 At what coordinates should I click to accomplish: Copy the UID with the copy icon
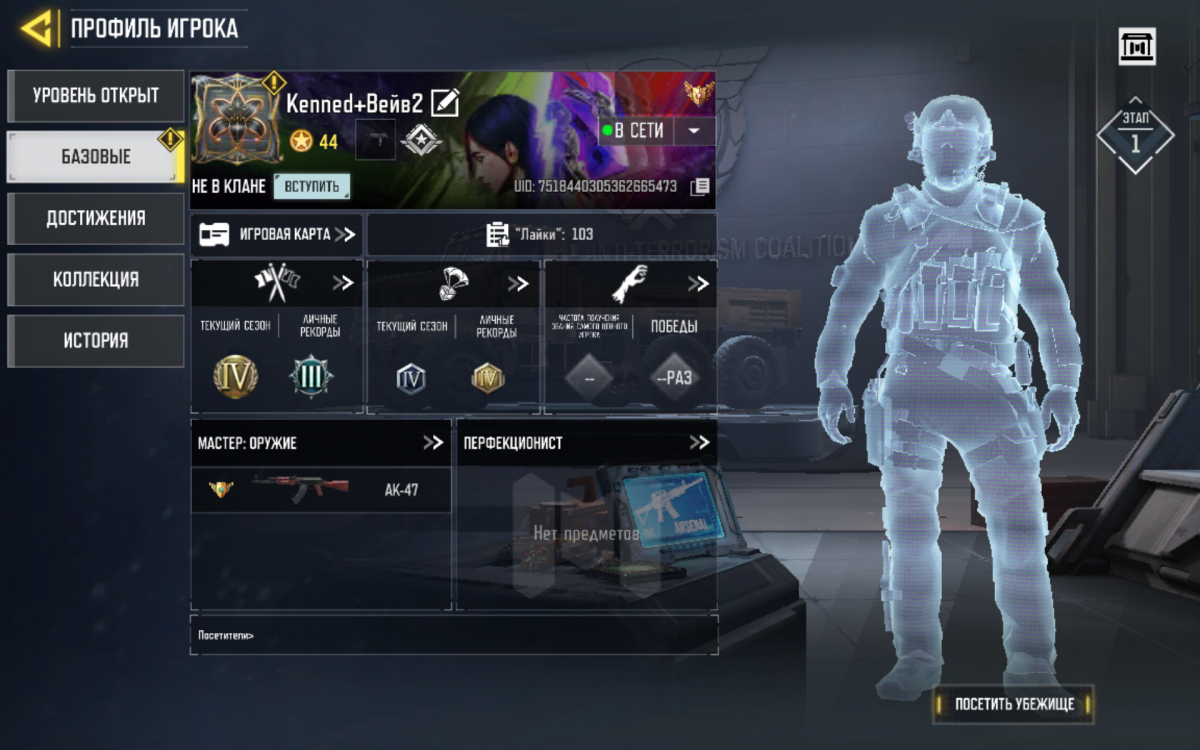[x=700, y=186]
